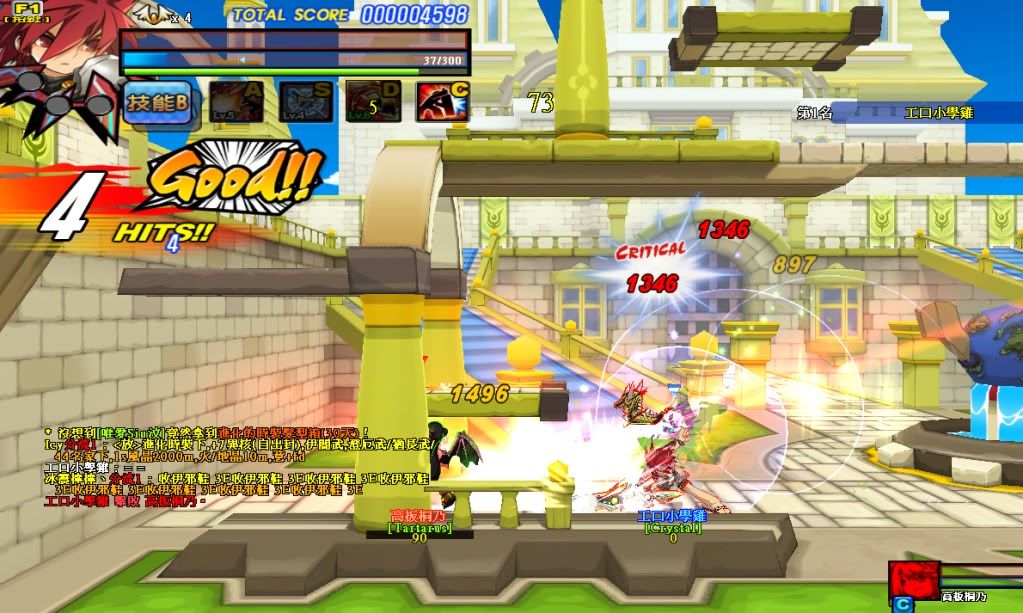Activate the red silhouette skill in slot C
This screenshot has width=1023, height=613.
443,102
